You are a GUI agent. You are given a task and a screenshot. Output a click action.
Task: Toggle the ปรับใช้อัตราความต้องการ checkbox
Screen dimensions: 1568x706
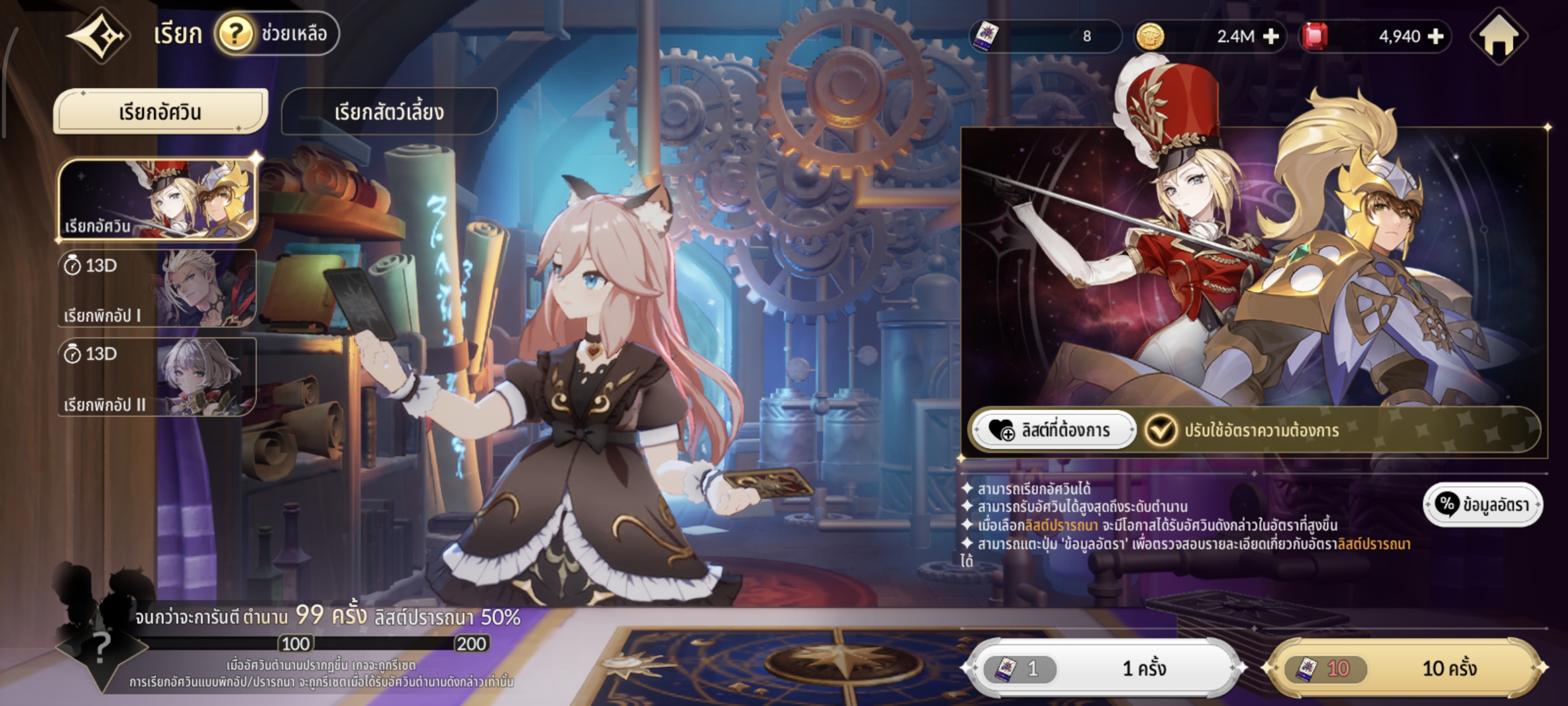[x=1160, y=430]
